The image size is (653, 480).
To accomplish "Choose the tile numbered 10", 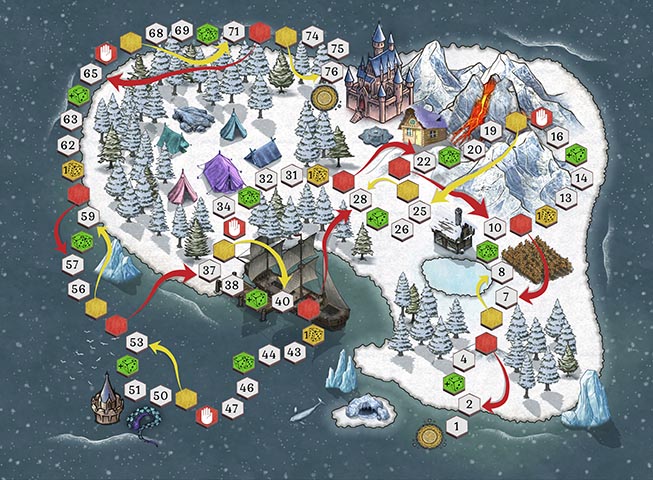I will [x=494, y=229].
